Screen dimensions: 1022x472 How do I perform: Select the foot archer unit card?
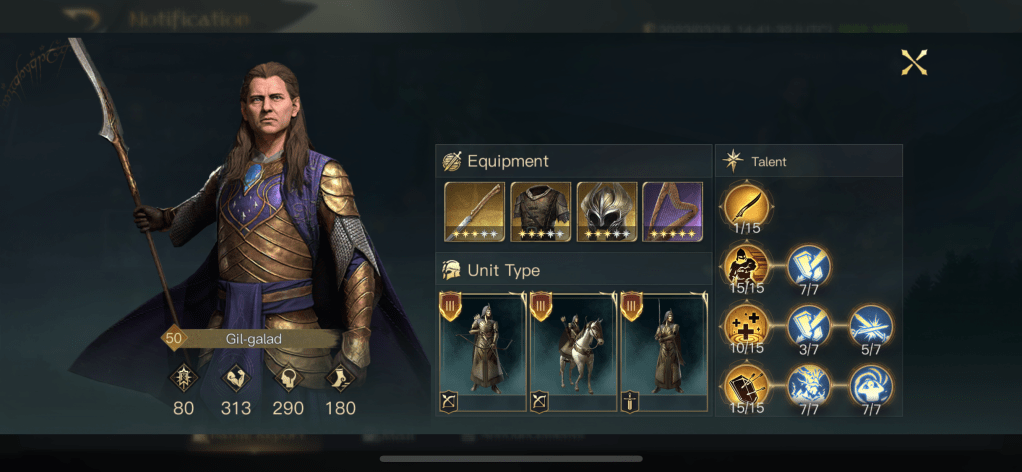click(482, 352)
